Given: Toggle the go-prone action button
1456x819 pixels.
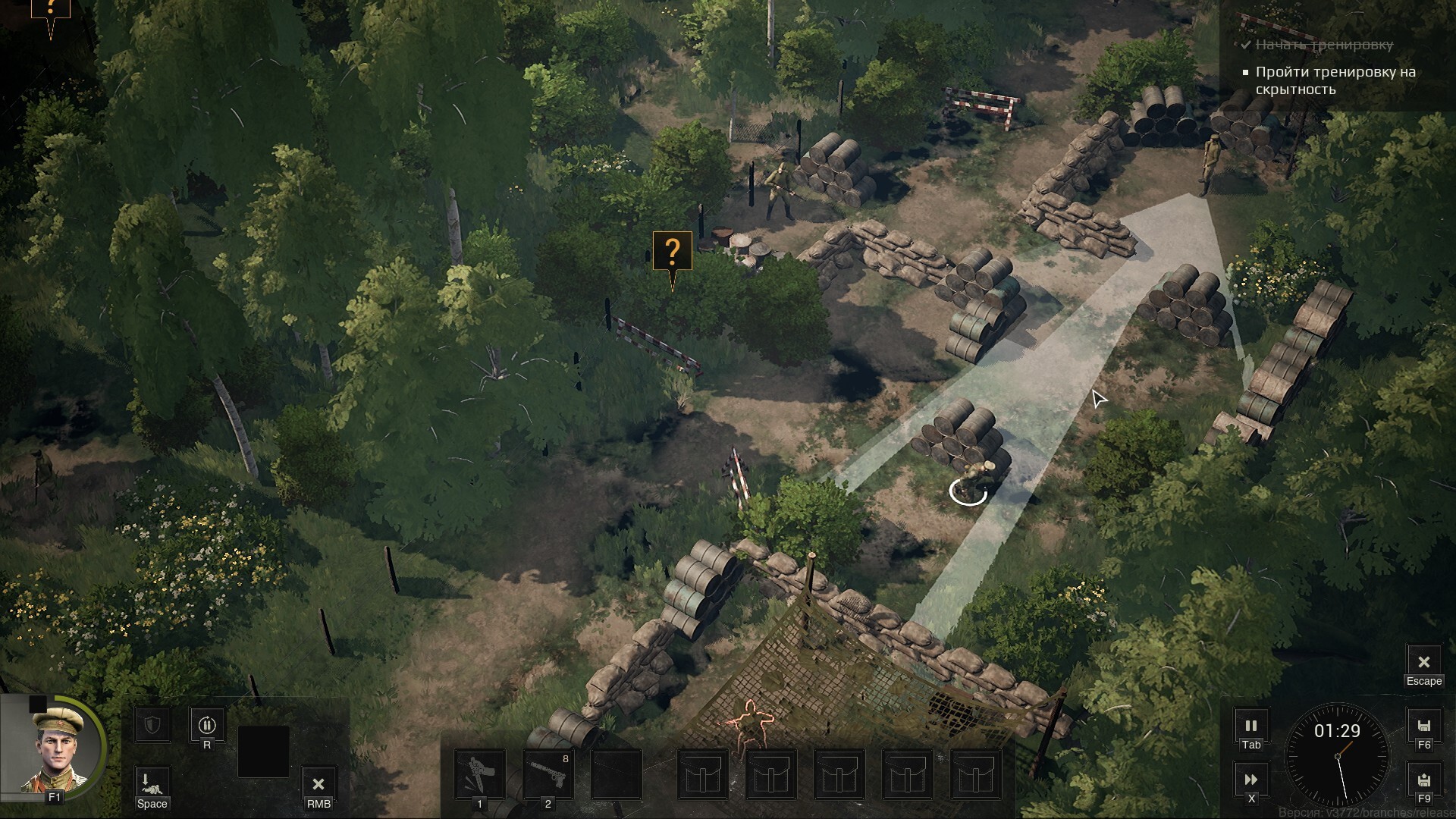Looking at the screenshot, I should click(152, 781).
